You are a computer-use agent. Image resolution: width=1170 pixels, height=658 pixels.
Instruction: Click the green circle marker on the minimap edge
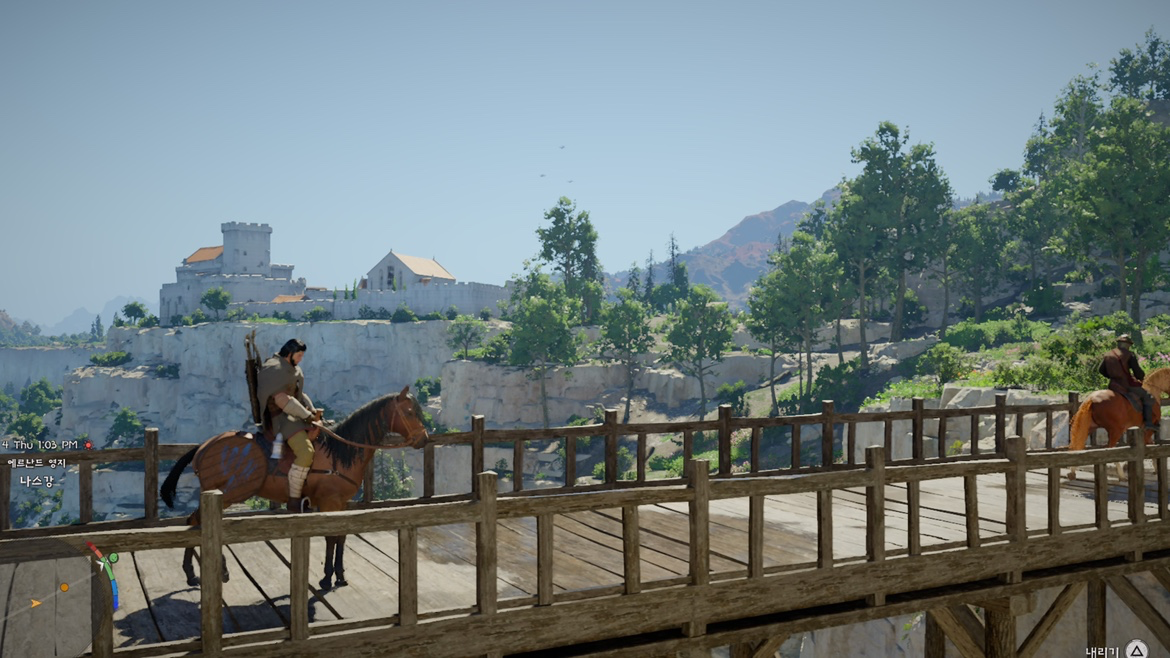[x=112, y=558]
